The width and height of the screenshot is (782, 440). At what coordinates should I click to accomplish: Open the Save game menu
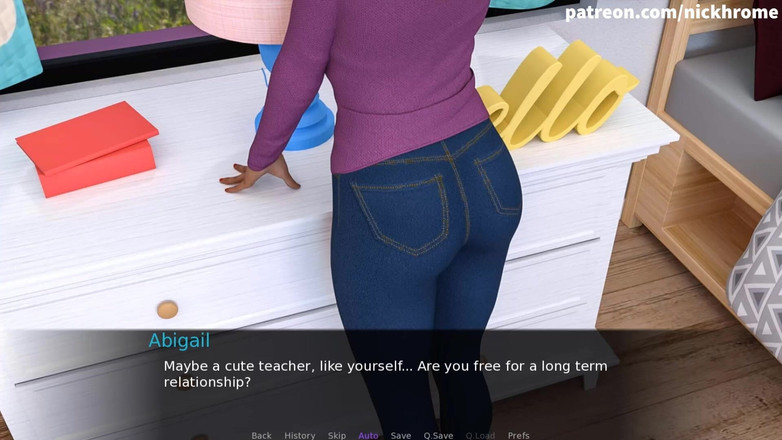[x=400, y=435]
